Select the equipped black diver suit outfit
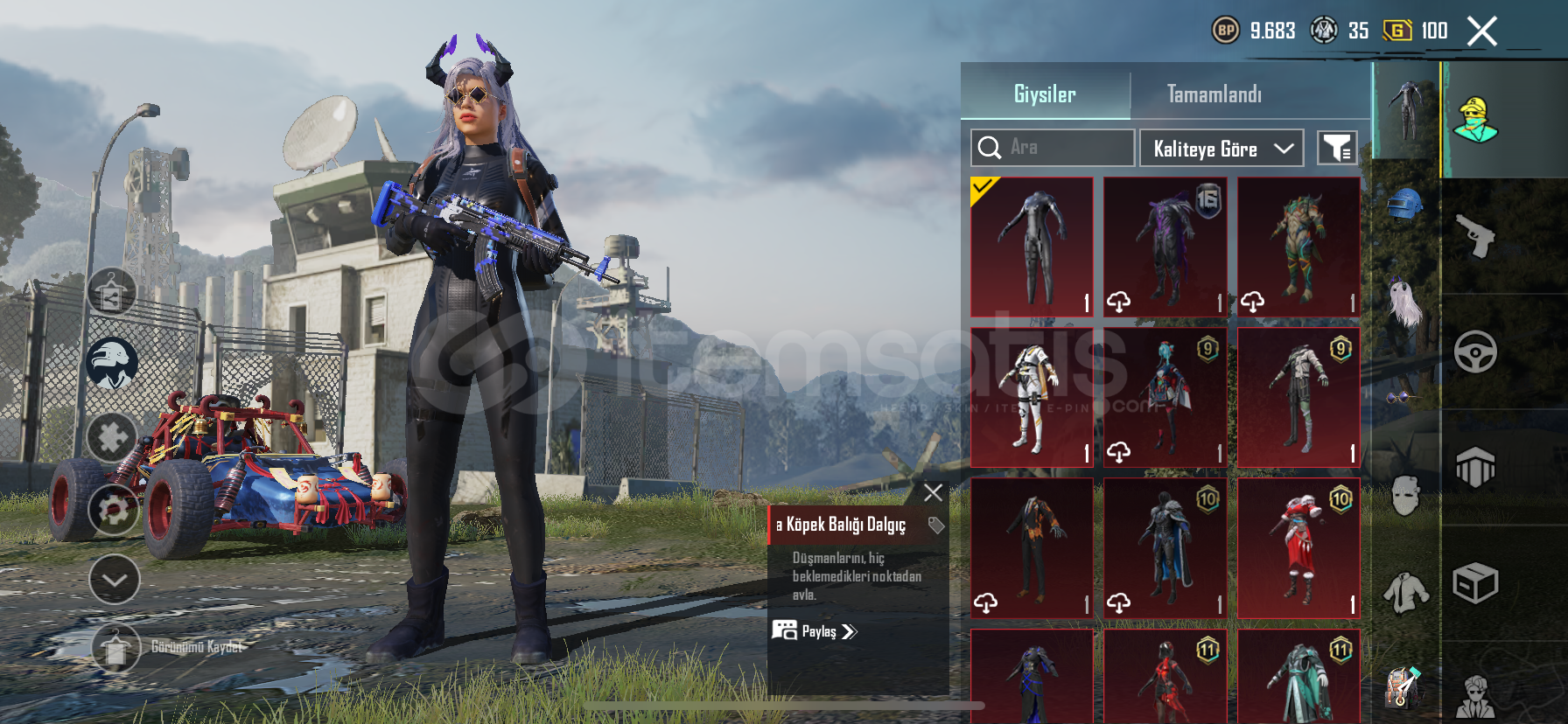Viewport: 1568px width, 724px height. [1032, 247]
